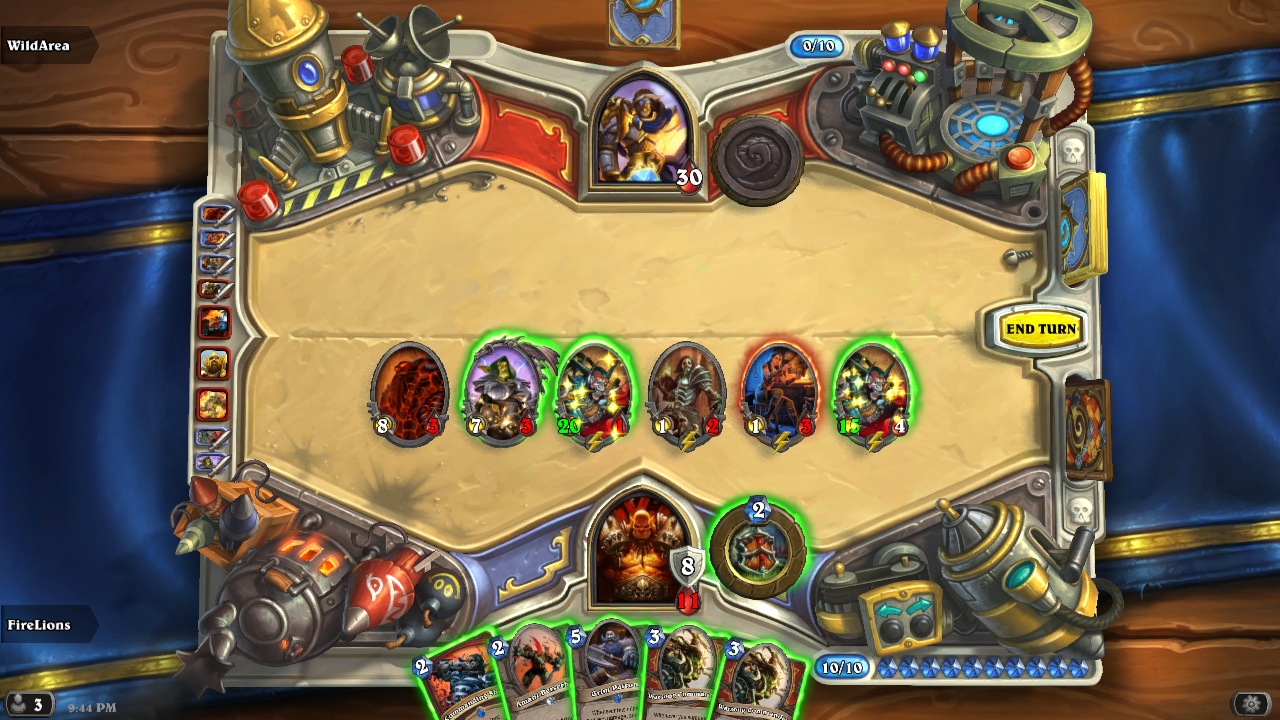
Task: Pick the 1/3 minion with red glow
Action: 779,393
